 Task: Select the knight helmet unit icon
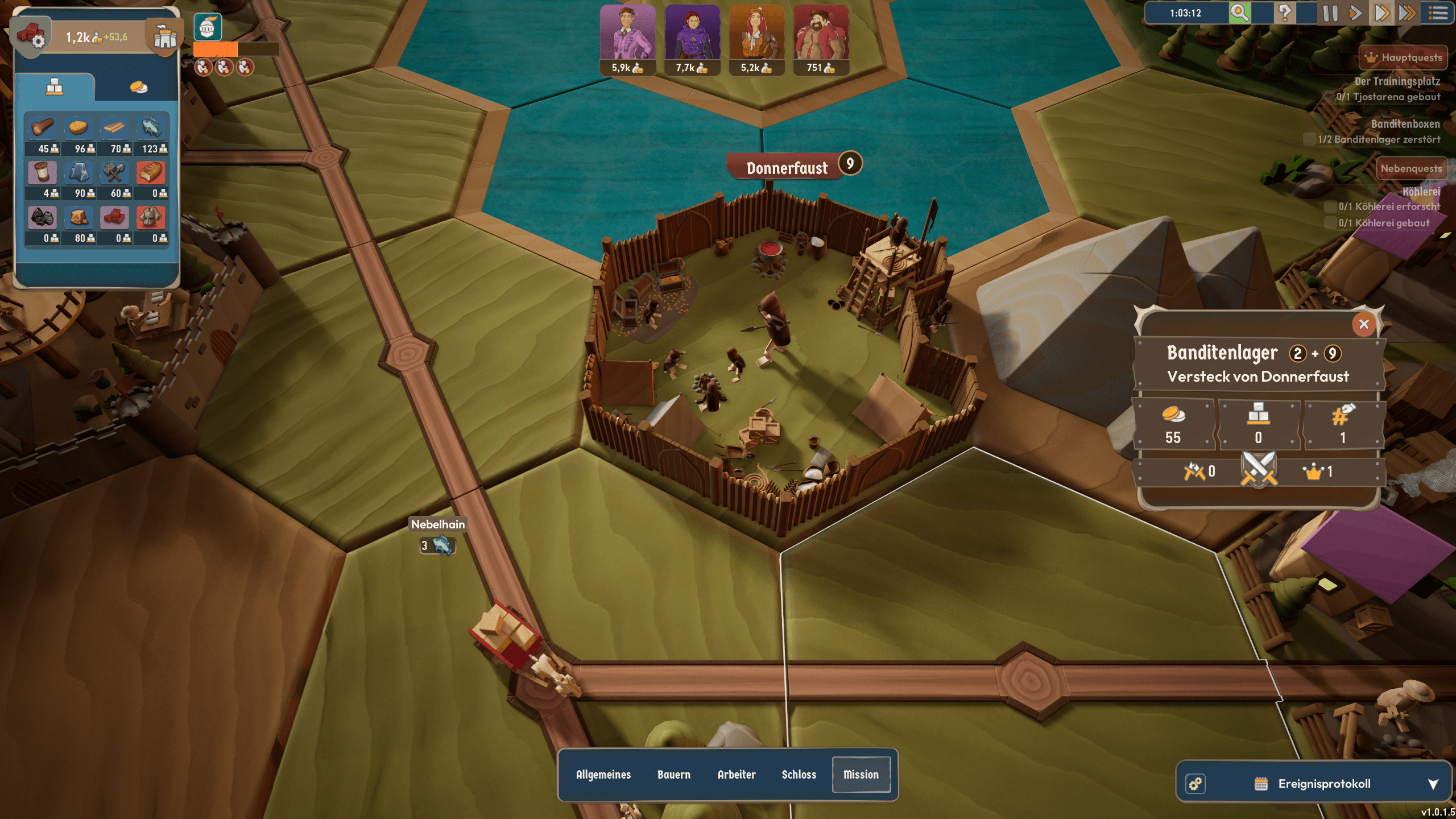[208, 27]
